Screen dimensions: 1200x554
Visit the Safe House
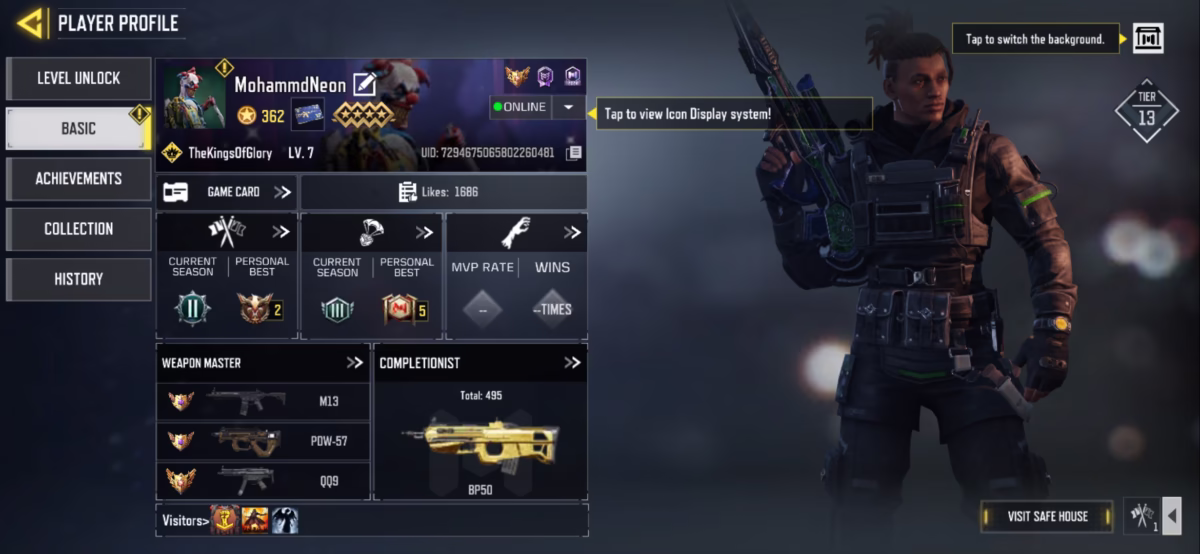pyautogui.click(x=1047, y=516)
